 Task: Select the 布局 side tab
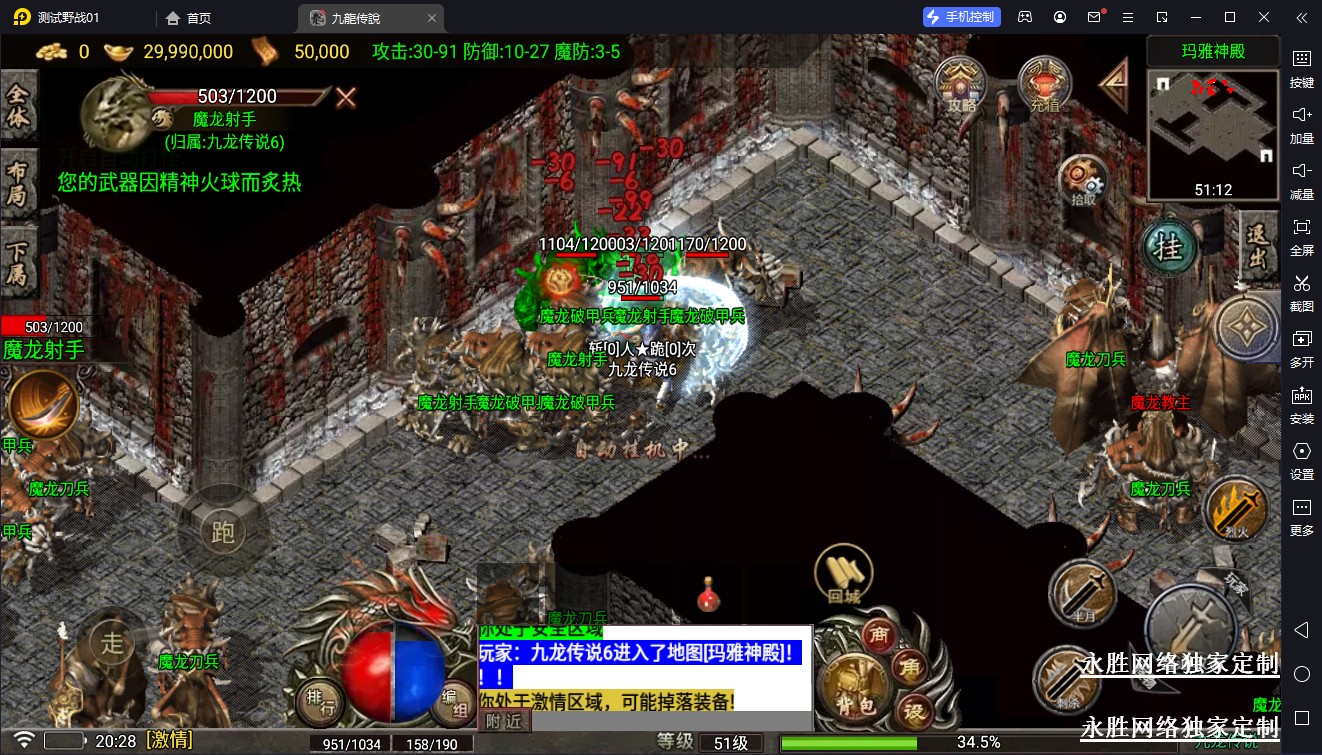[18, 181]
